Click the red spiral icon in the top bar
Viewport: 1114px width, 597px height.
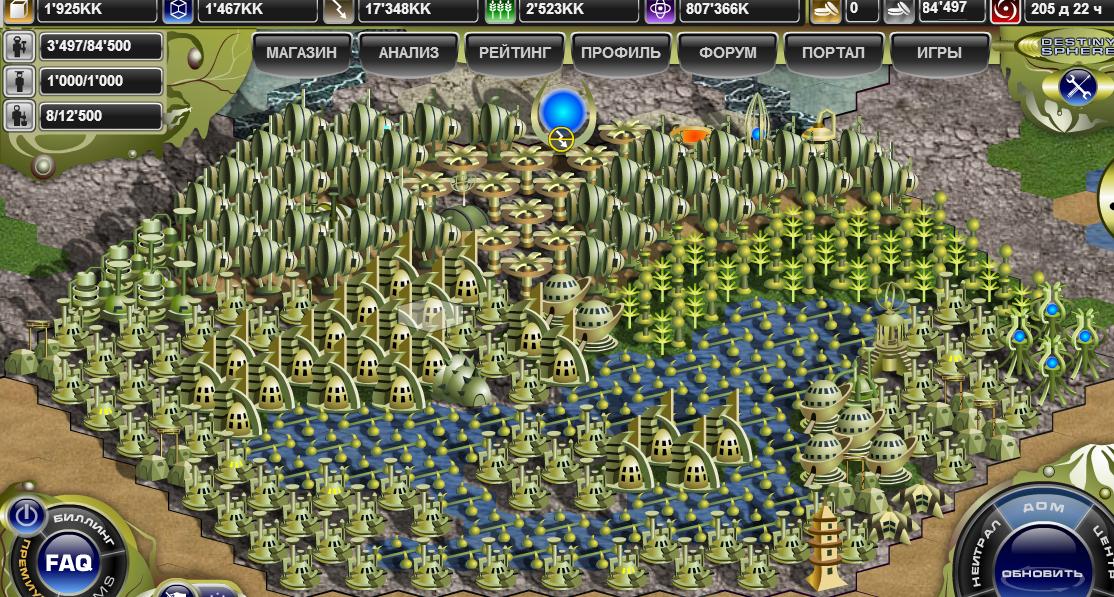[1005, 10]
